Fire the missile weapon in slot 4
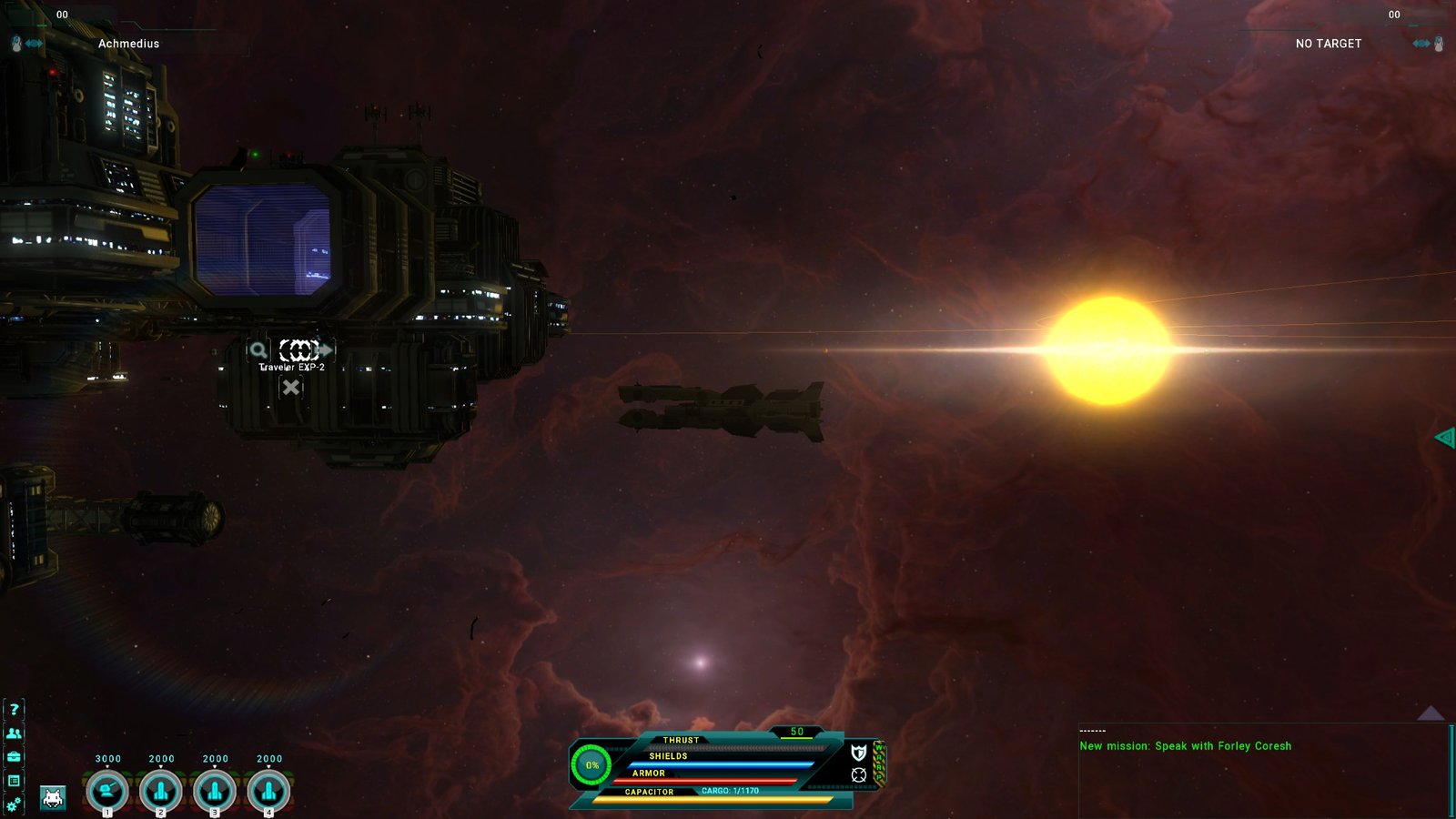Image resolution: width=1456 pixels, height=819 pixels. [268, 791]
